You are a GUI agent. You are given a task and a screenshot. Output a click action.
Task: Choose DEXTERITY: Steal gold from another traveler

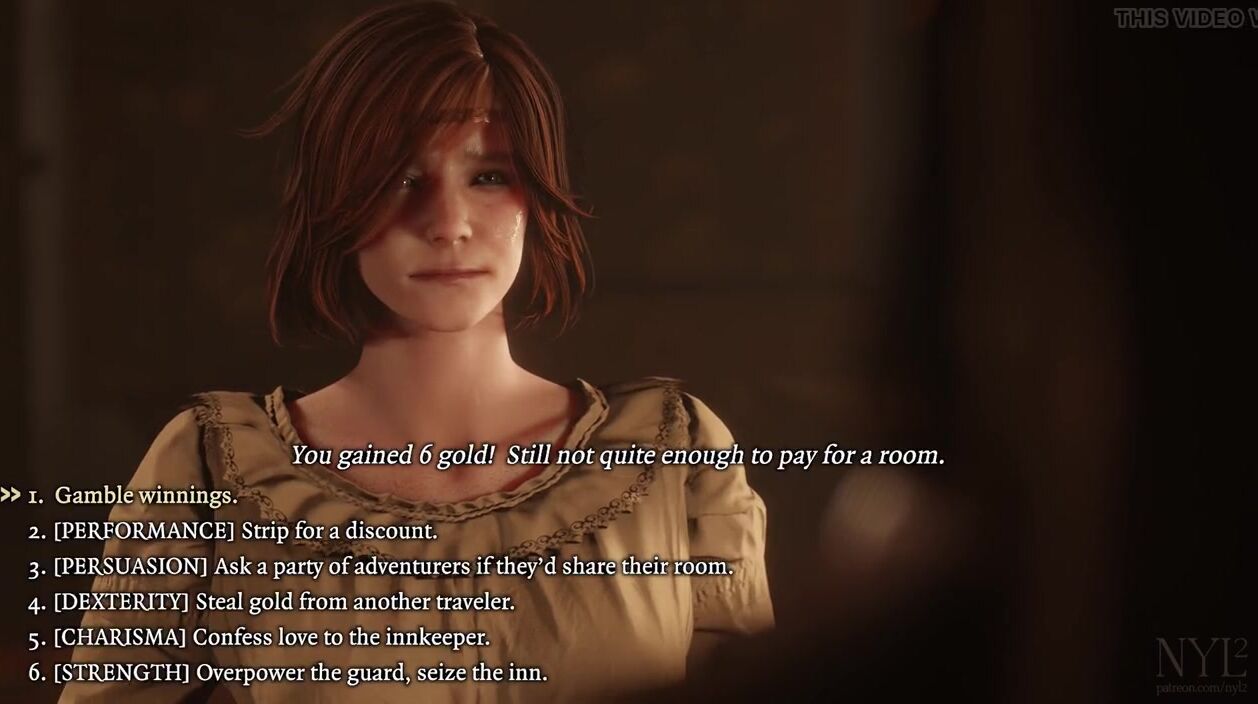point(284,602)
